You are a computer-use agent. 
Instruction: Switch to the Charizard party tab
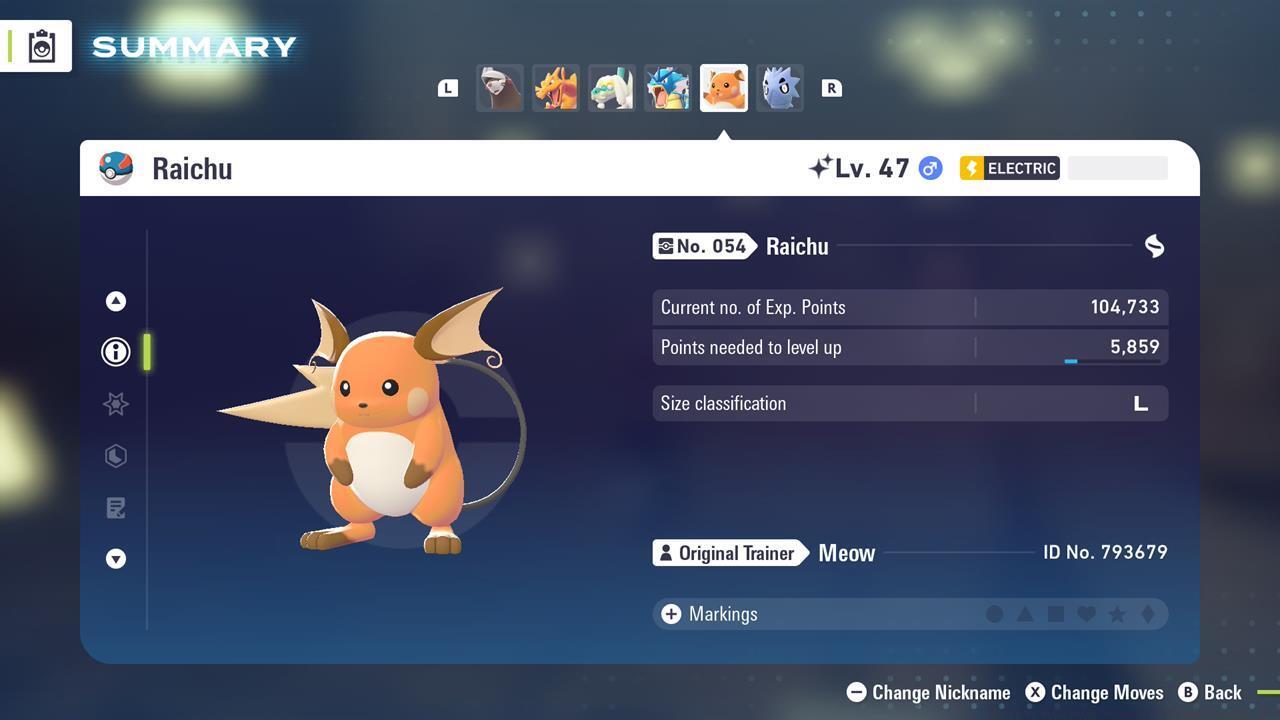555,87
